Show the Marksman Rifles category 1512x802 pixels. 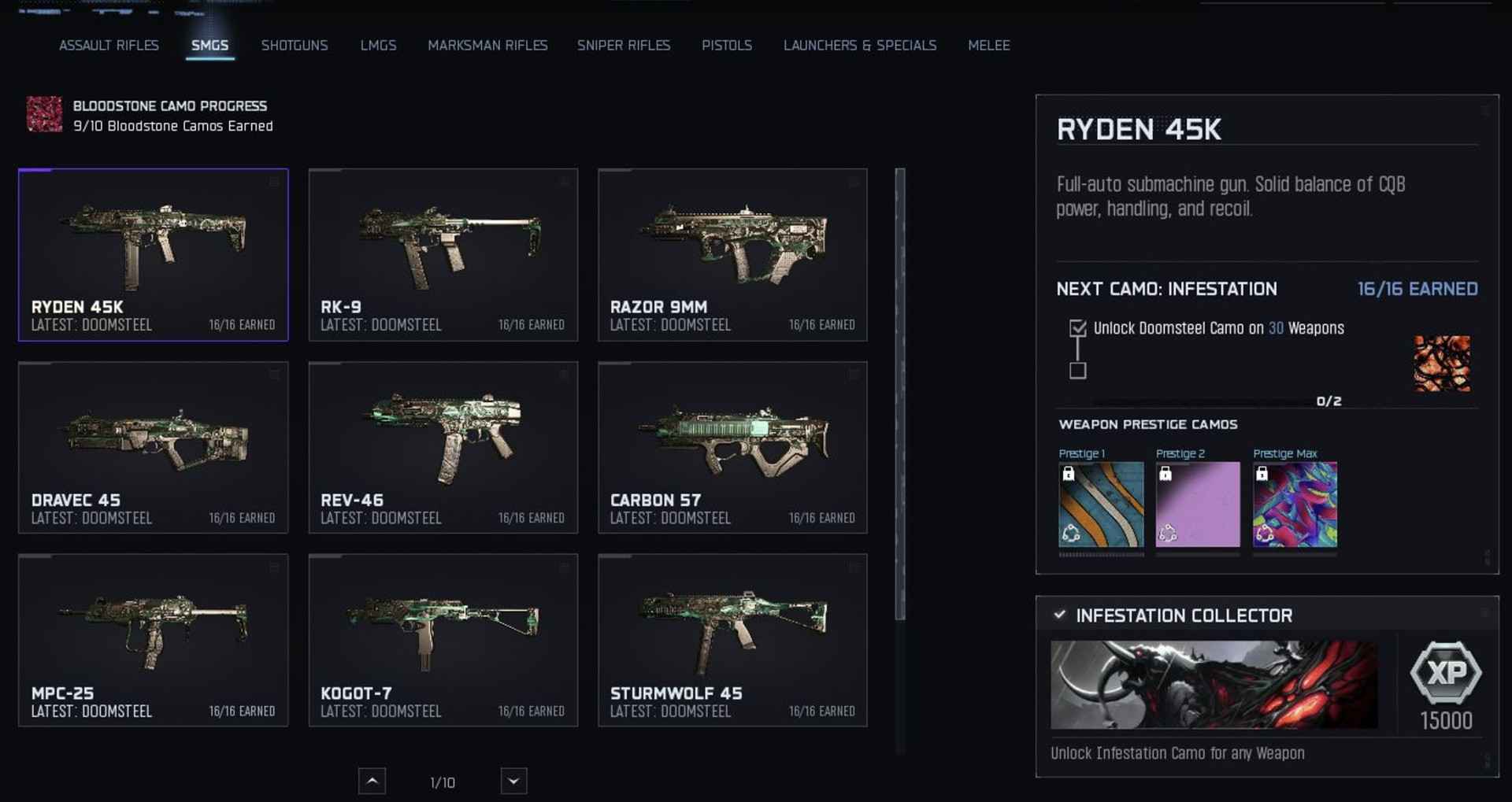click(x=487, y=46)
